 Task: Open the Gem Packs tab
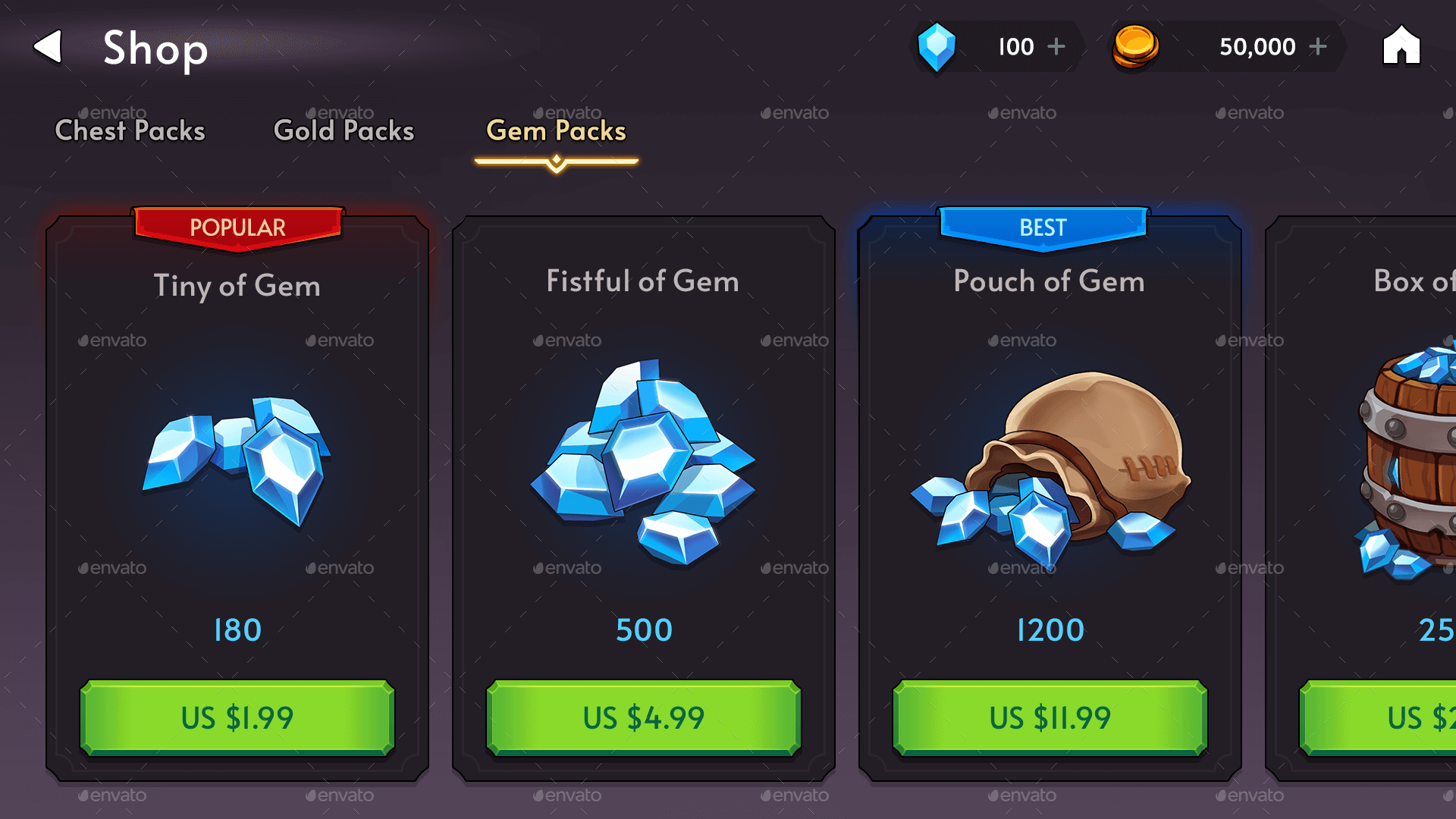556,130
